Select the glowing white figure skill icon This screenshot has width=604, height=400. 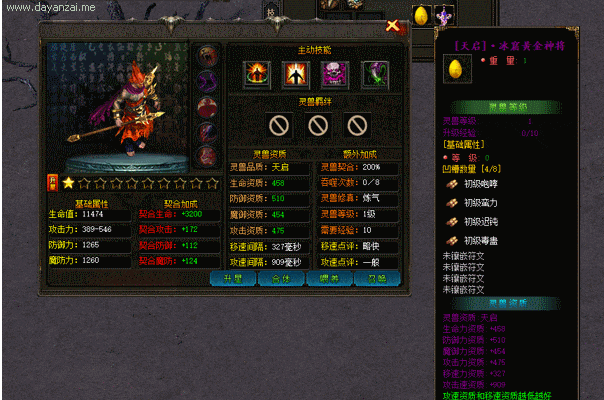tap(296, 73)
